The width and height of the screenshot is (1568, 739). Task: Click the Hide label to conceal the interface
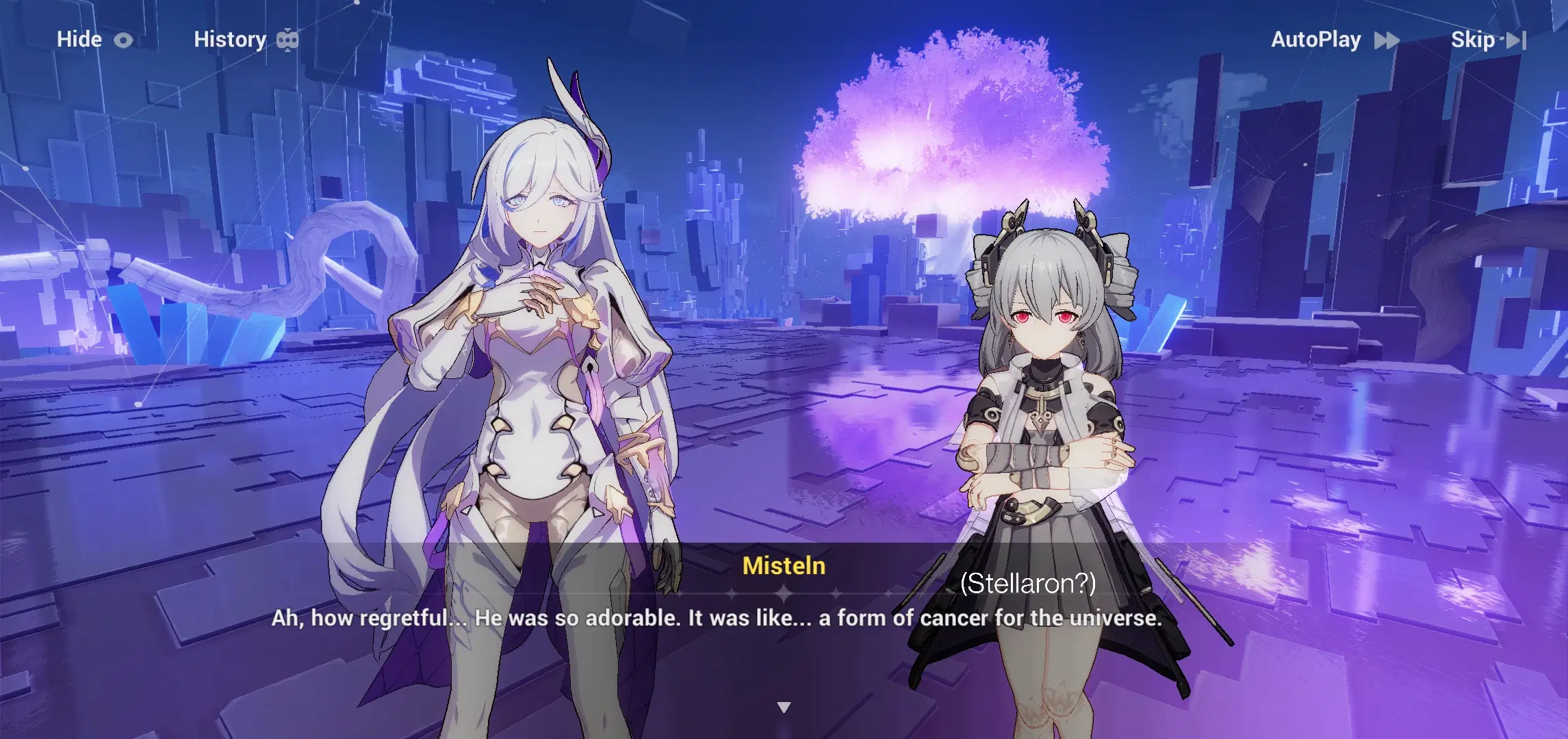click(79, 39)
